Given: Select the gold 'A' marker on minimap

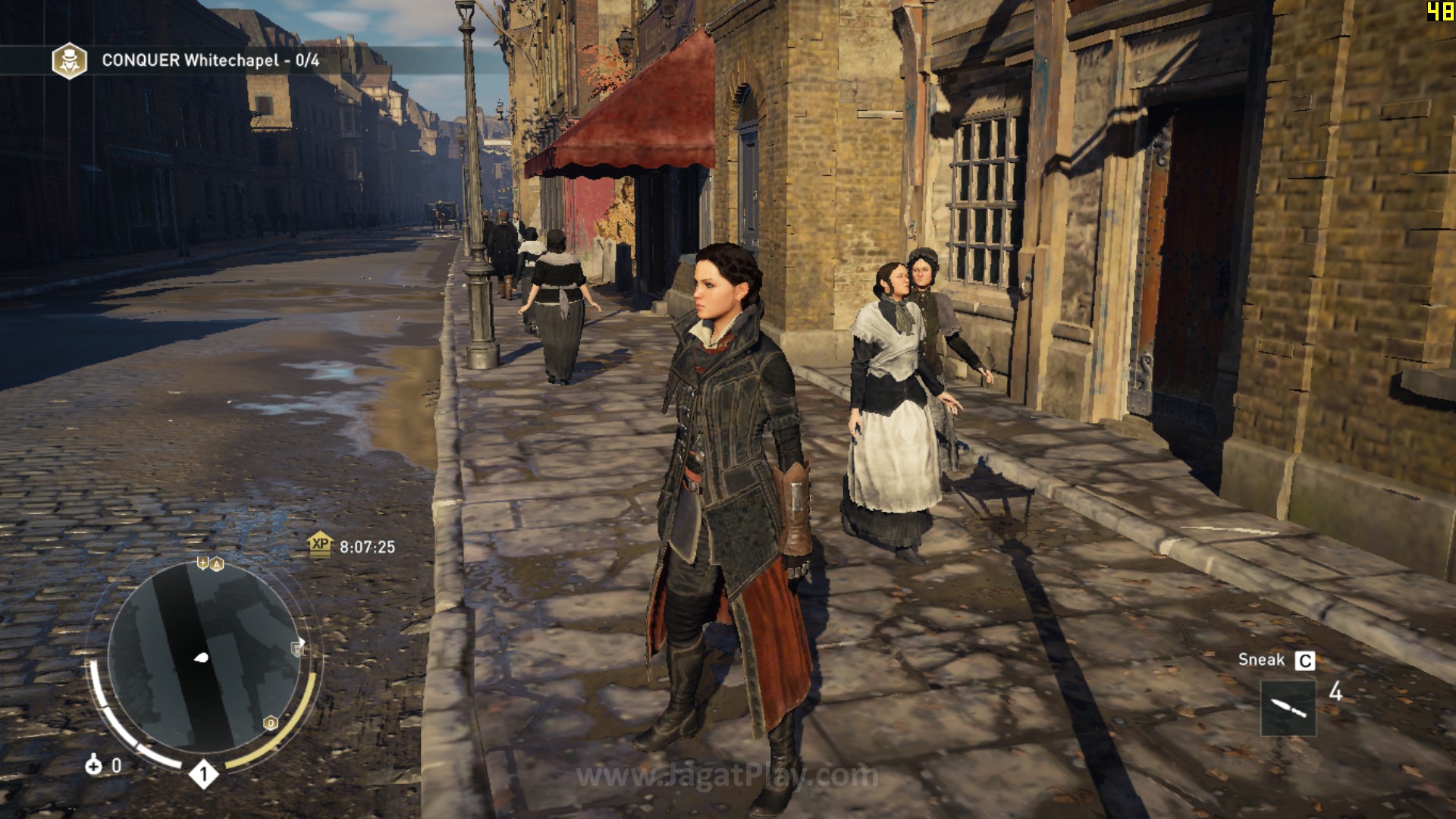Looking at the screenshot, I should coord(217,564).
